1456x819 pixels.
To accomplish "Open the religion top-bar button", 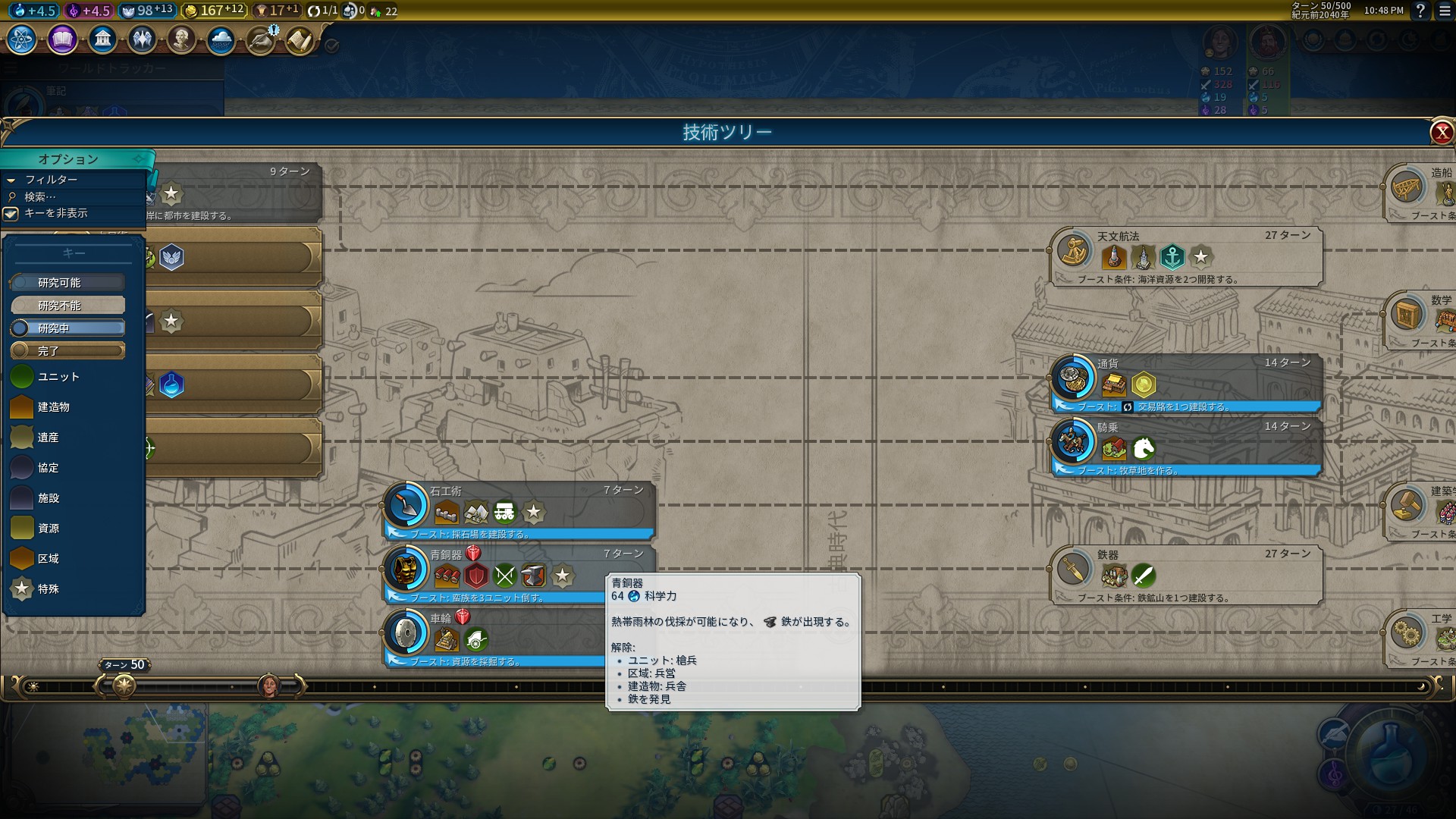I will tap(142, 39).
